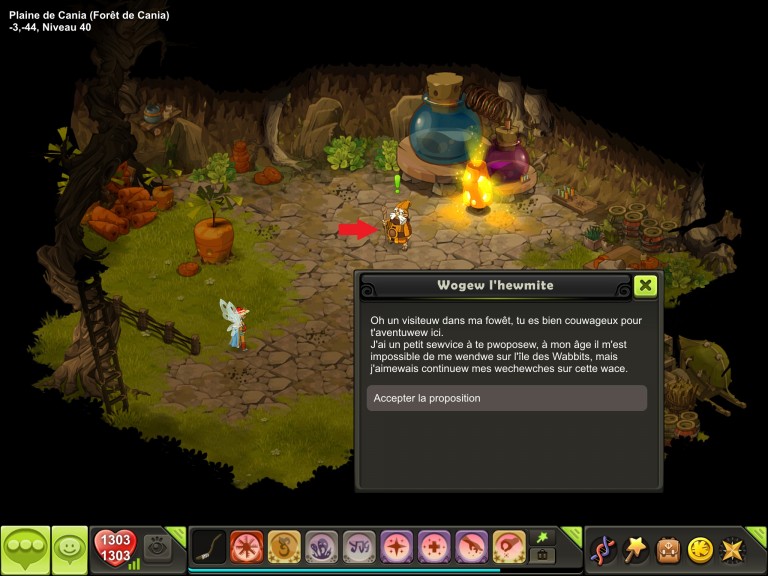Activate the red fist spell icon
768x576 pixels.
click(x=510, y=547)
